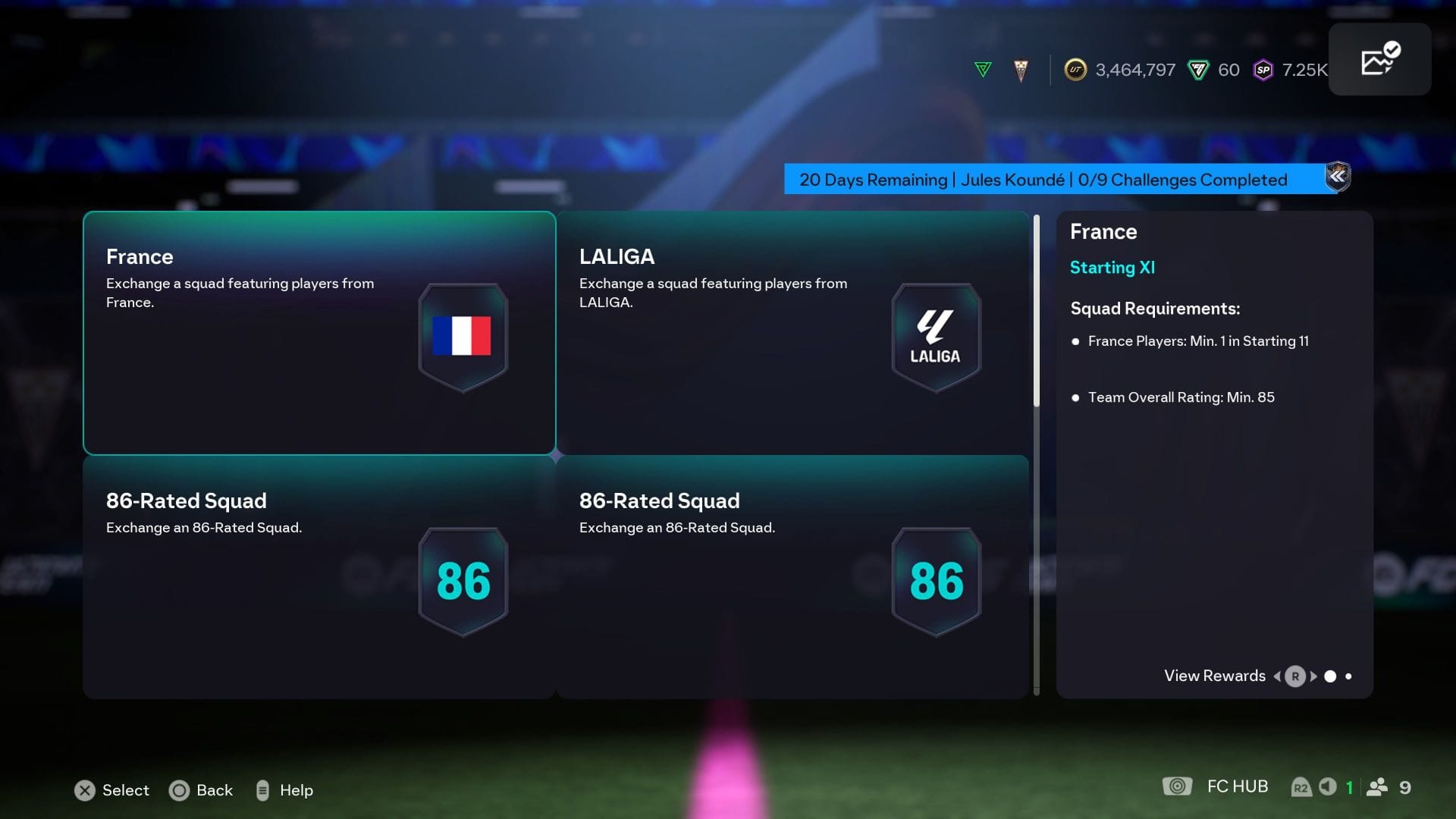Mute the voice chat speaker icon
Viewport: 1456px width, 819px height.
1328,786
